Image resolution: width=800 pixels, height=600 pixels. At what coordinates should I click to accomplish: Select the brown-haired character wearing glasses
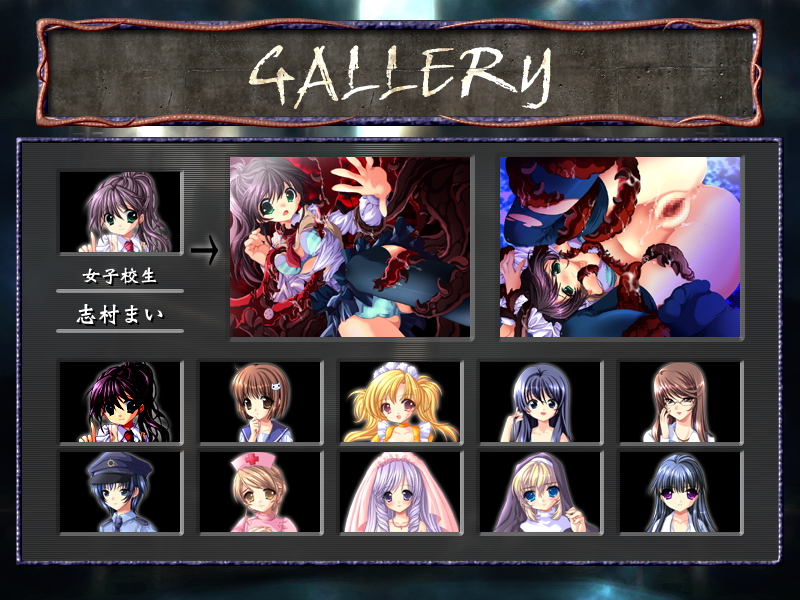681,402
